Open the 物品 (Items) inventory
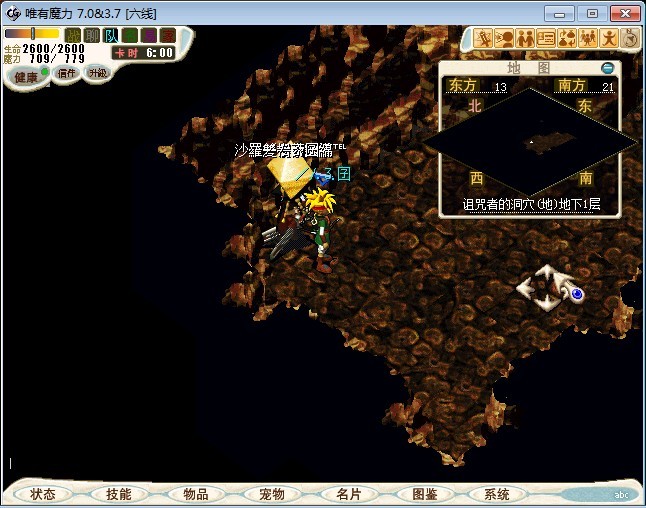This screenshot has height=508, width=646. click(x=195, y=494)
